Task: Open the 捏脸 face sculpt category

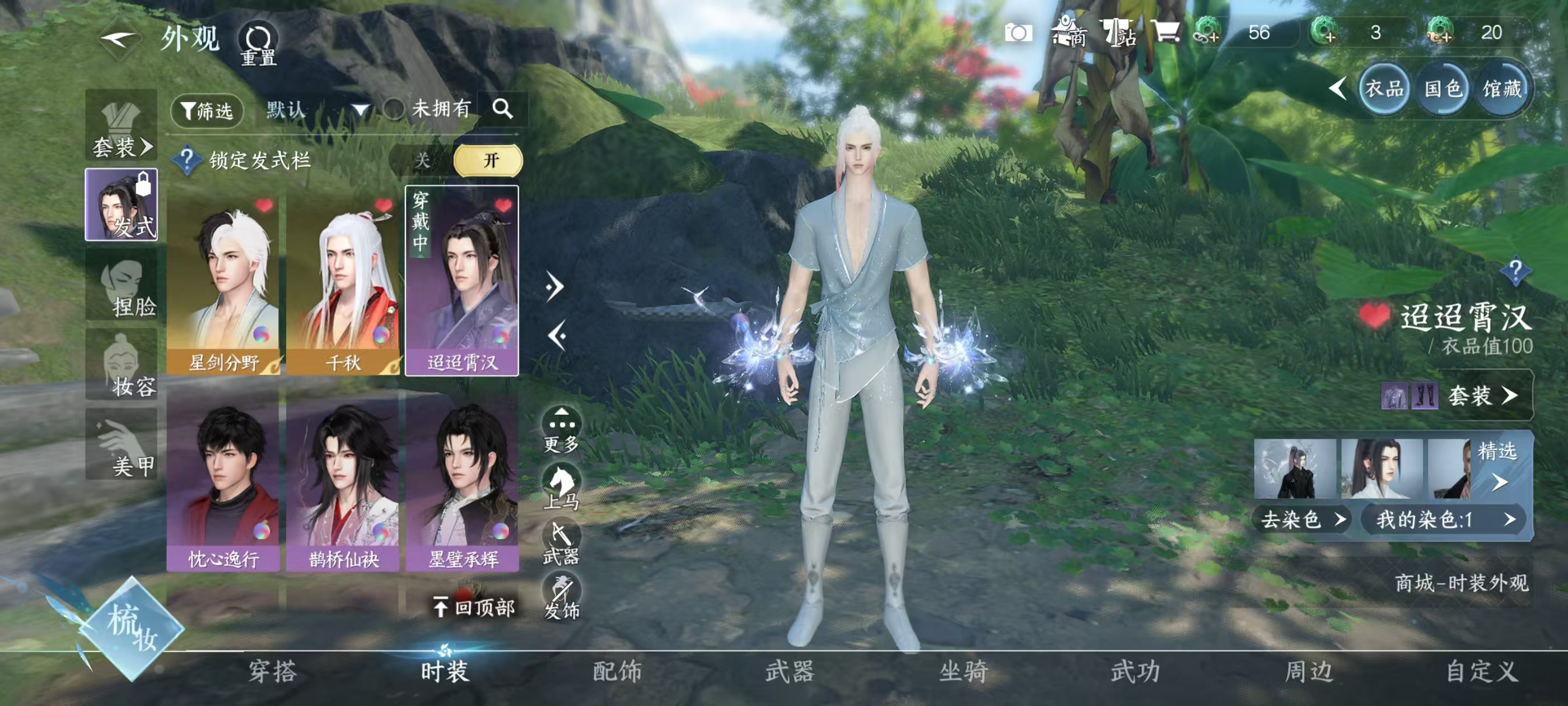Action: pos(122,286)
